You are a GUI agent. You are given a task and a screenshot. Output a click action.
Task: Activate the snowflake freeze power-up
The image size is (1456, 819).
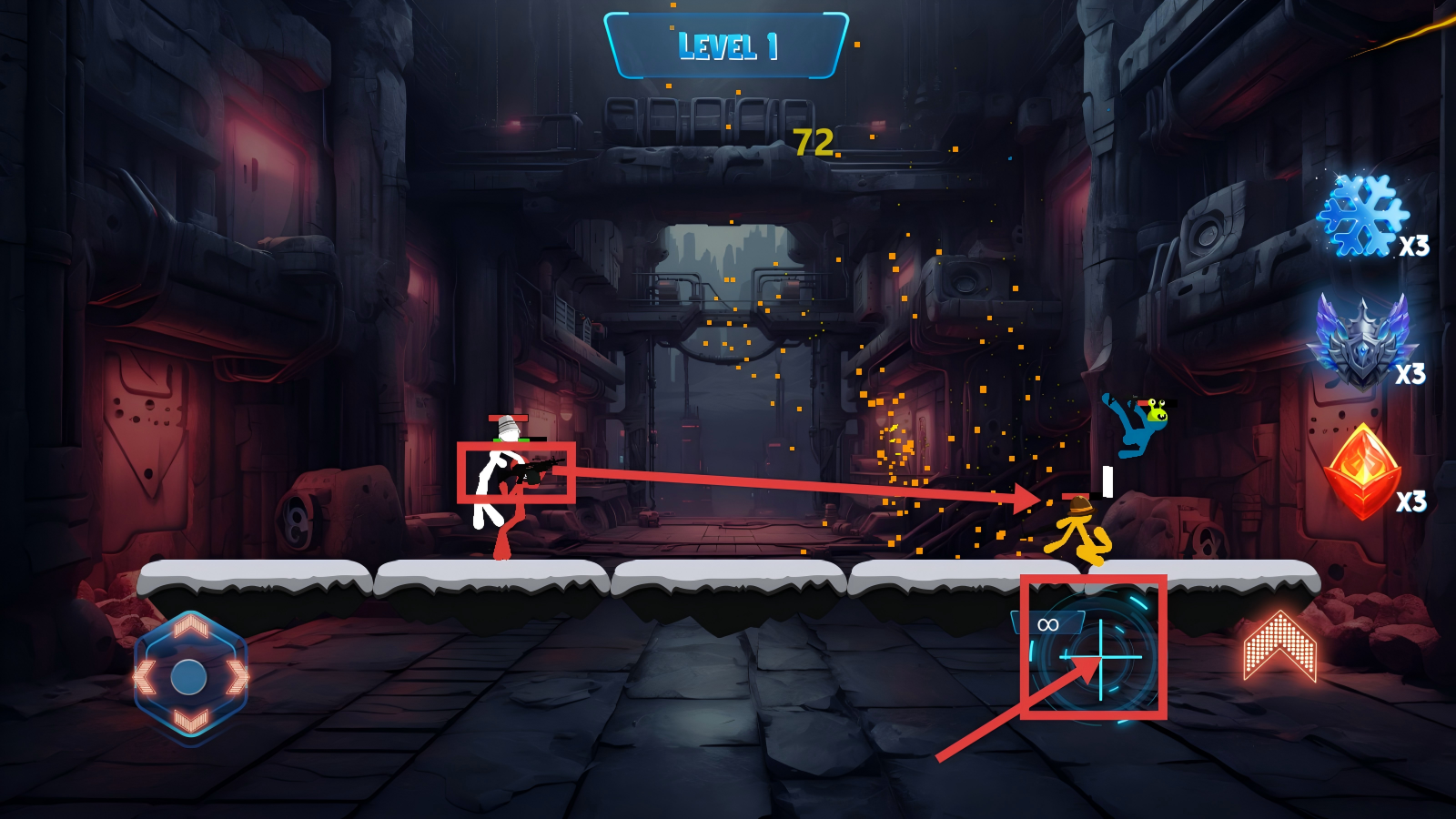pyautogui.click(x=1362, y=216)
